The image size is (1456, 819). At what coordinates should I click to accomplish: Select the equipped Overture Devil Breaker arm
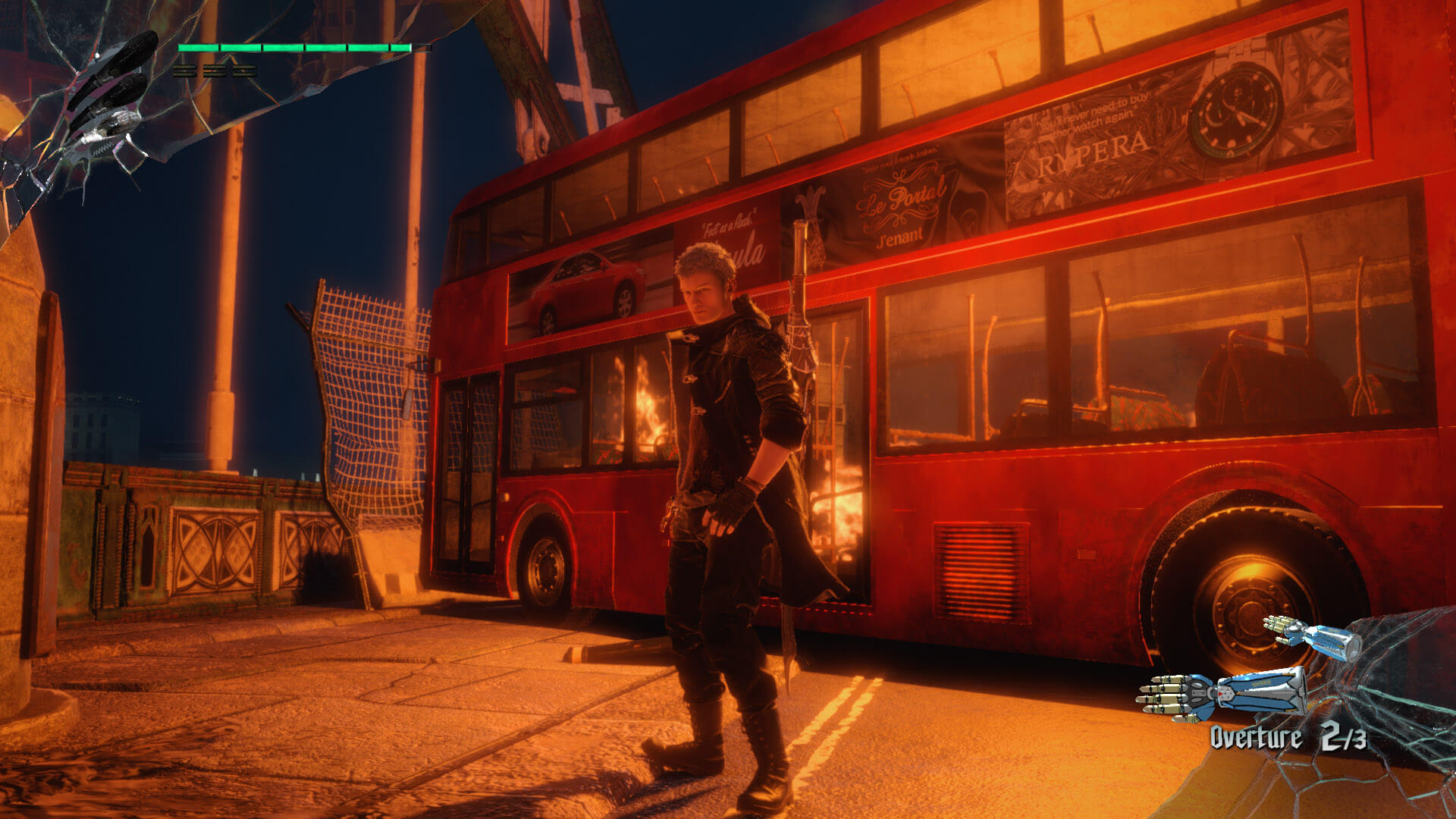coord(1222,693)
